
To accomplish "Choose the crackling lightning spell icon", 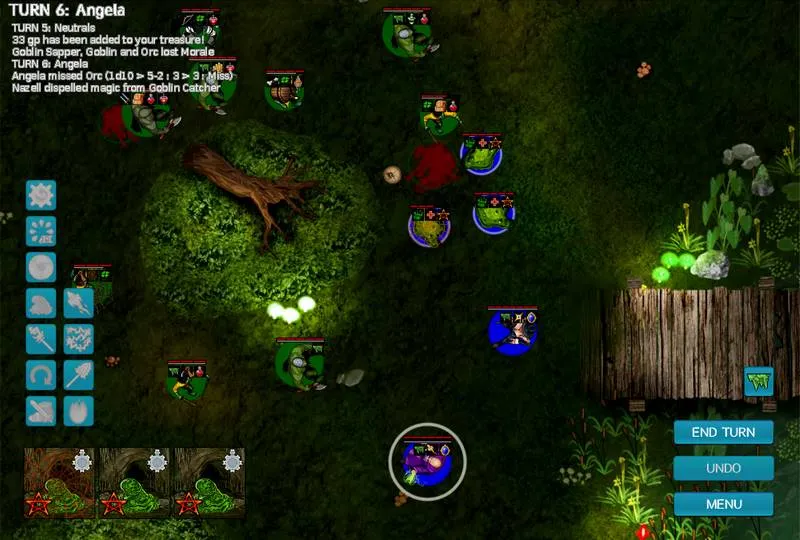I will 78,338.
